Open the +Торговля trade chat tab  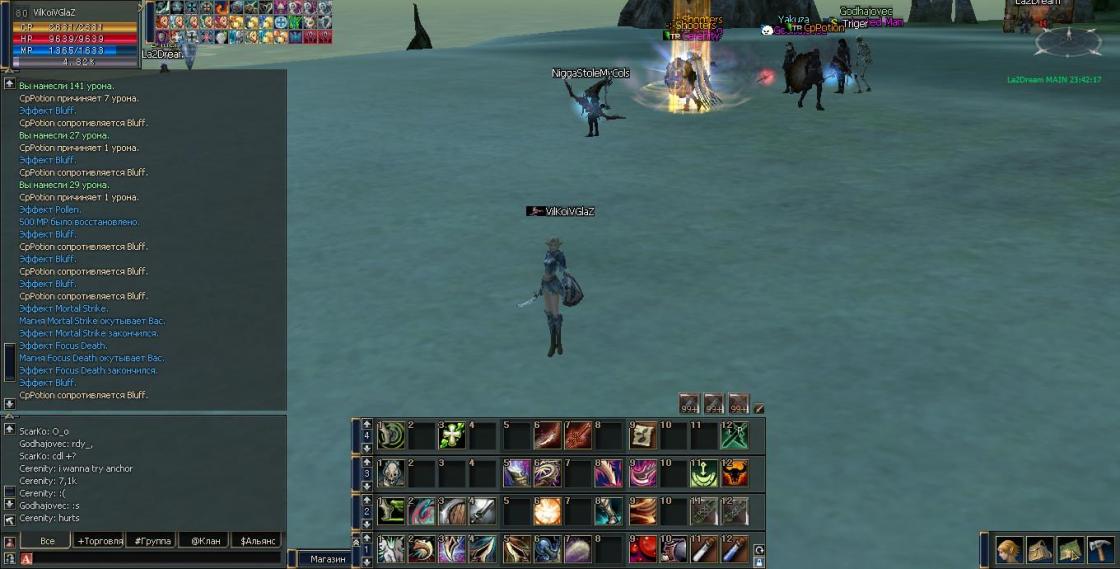click(x=100, y=541)
